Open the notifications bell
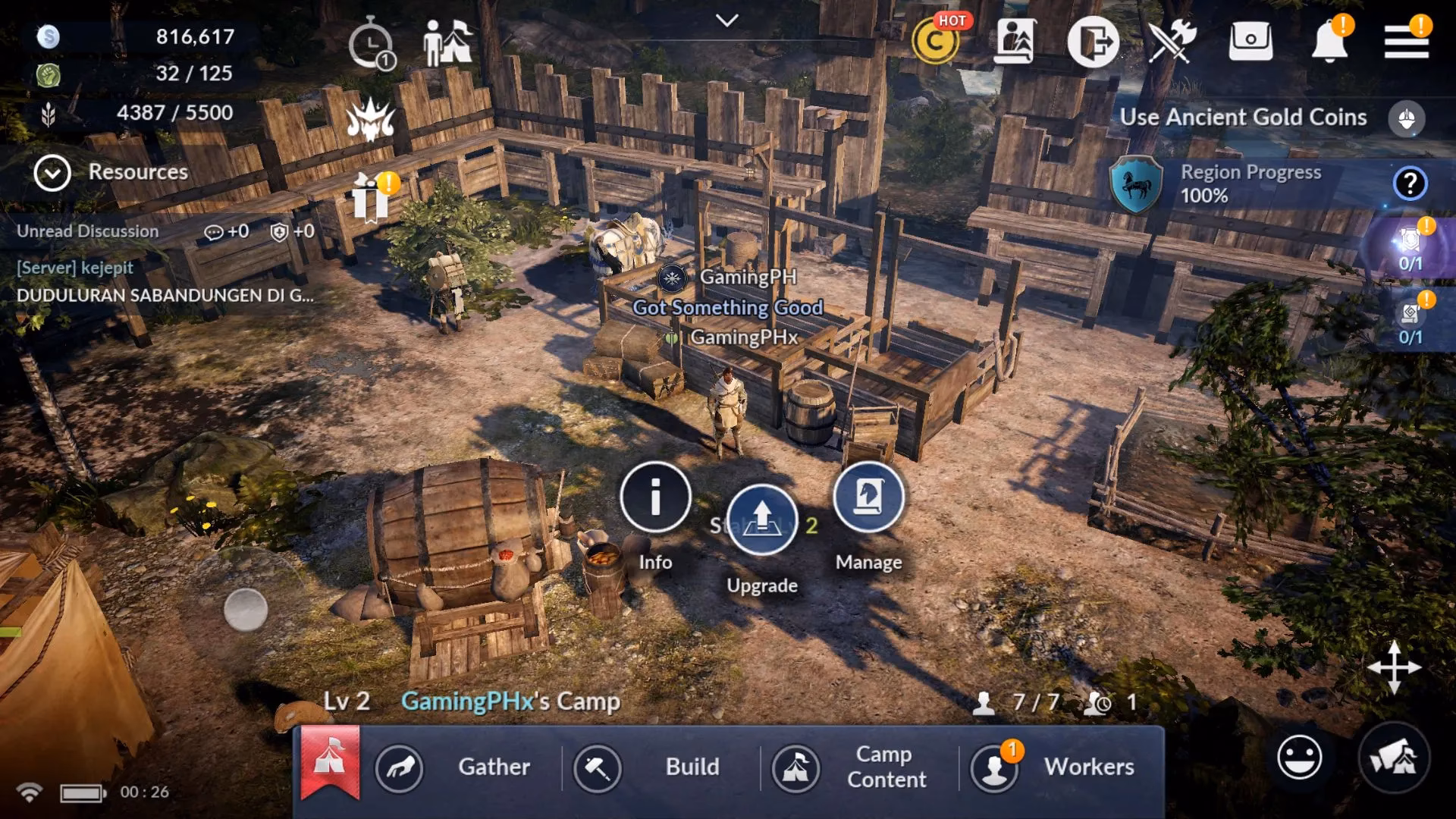The image size is (1456, 819). [x=1332, y=43]
